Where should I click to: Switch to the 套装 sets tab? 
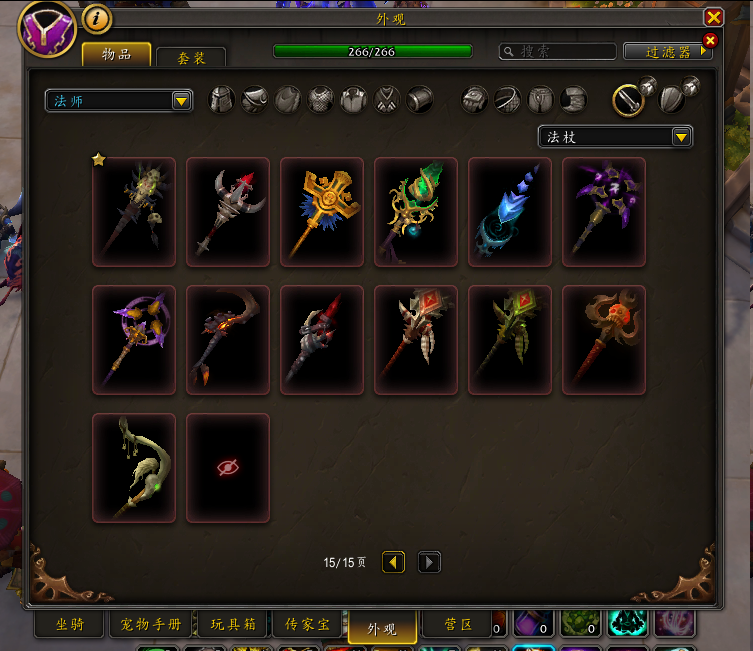pyautogui.click(x=191, y=58)
